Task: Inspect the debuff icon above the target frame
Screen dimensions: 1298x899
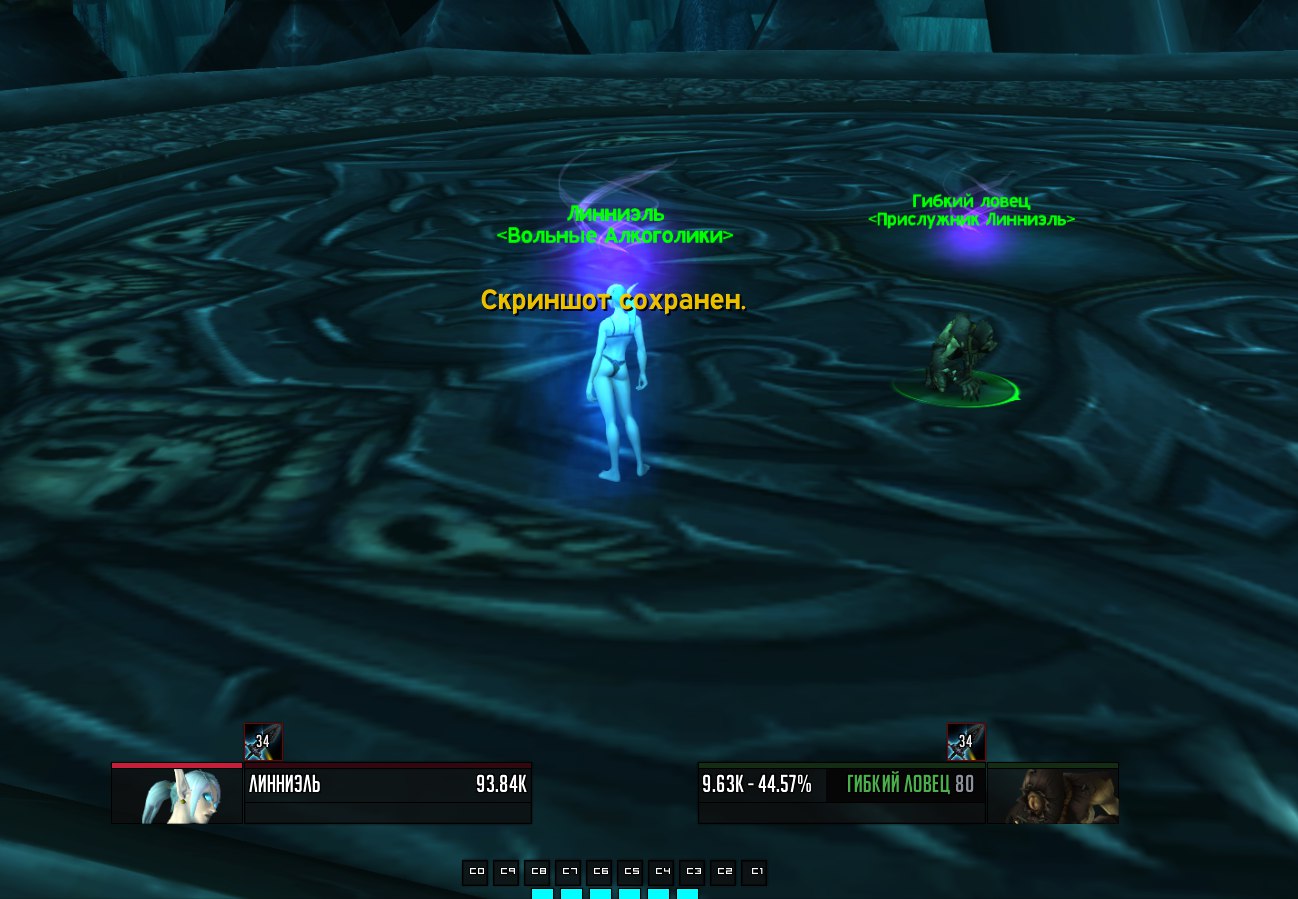Action: coord(966,742)
